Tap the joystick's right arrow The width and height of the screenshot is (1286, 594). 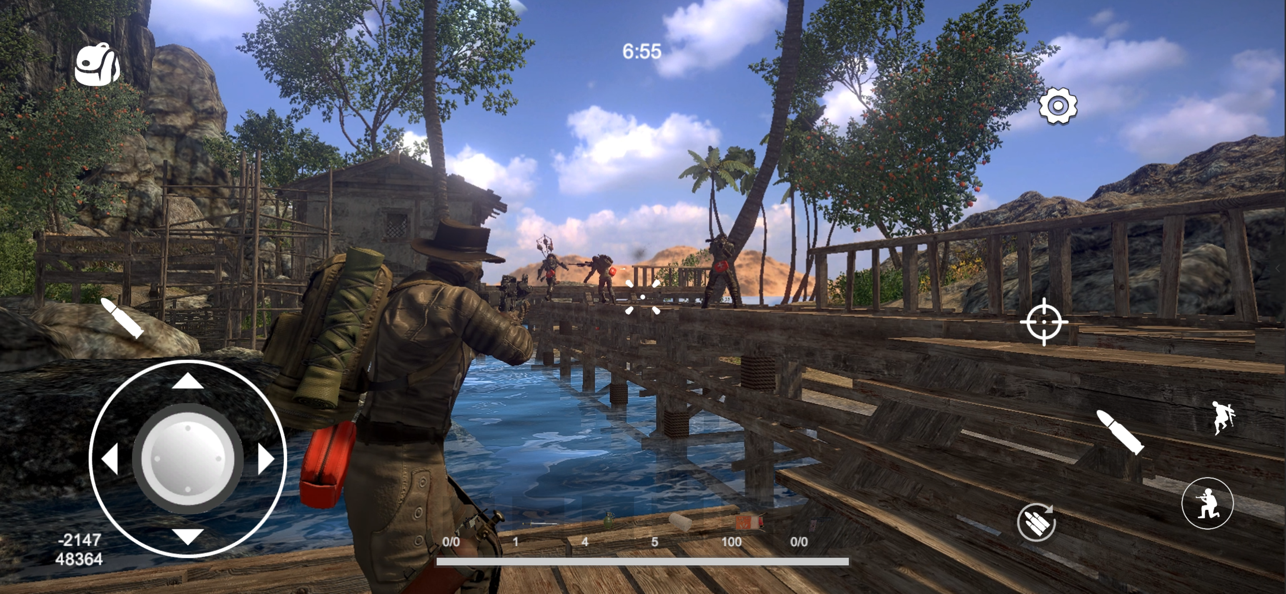pyautogui.click(x=266, y=459)
